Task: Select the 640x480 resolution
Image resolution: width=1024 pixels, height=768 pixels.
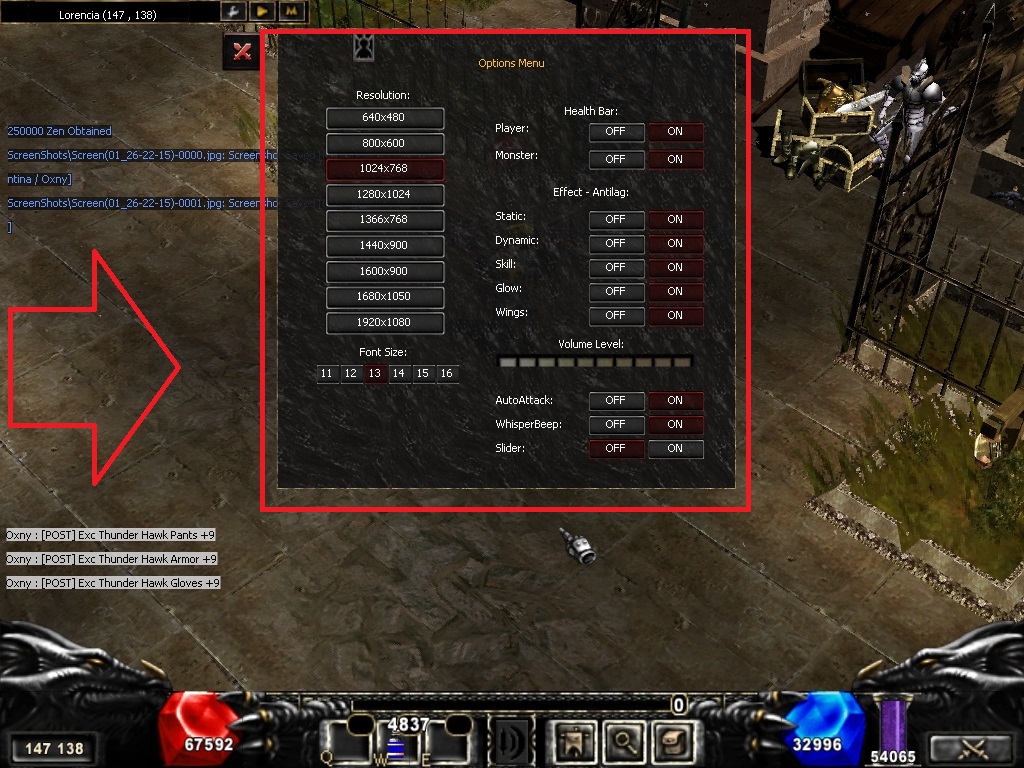Action: click(385, 118)
